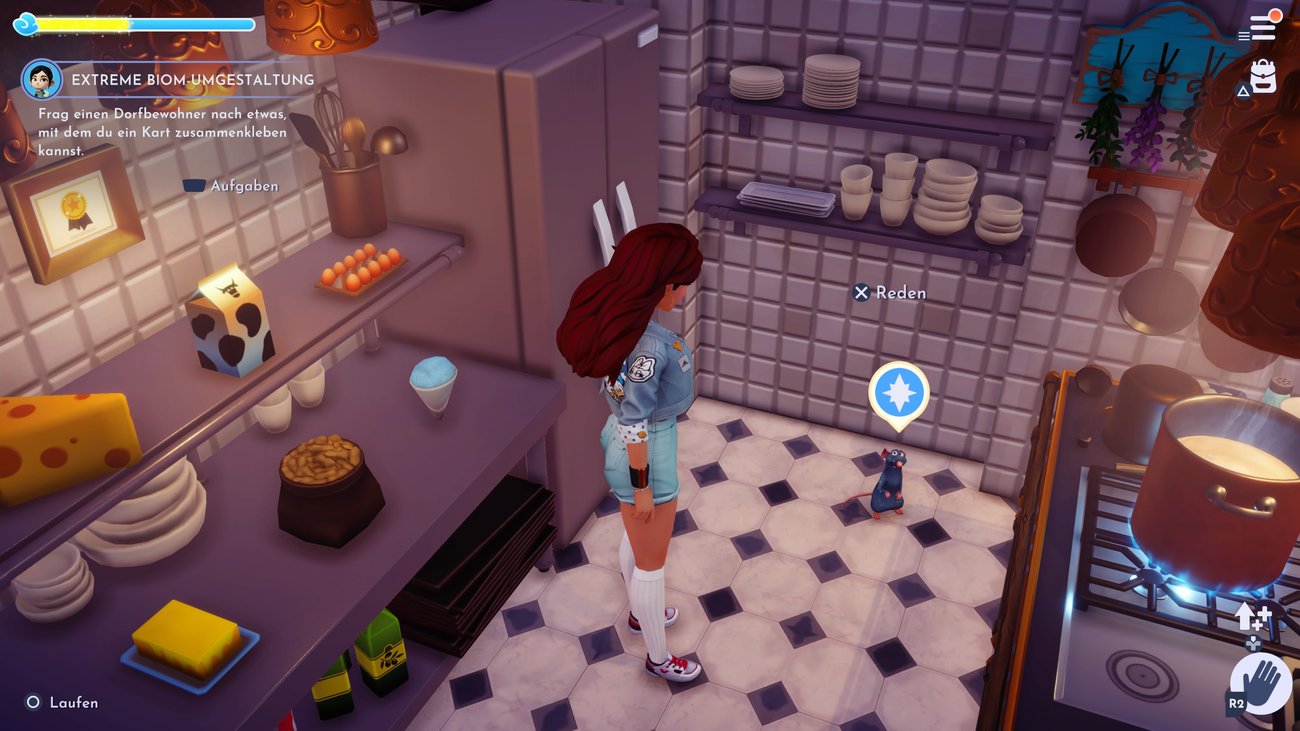This screenshot has height=731, width=1300.
Task: Click the player avatar quest icon
Action: [x=41, y=79]
